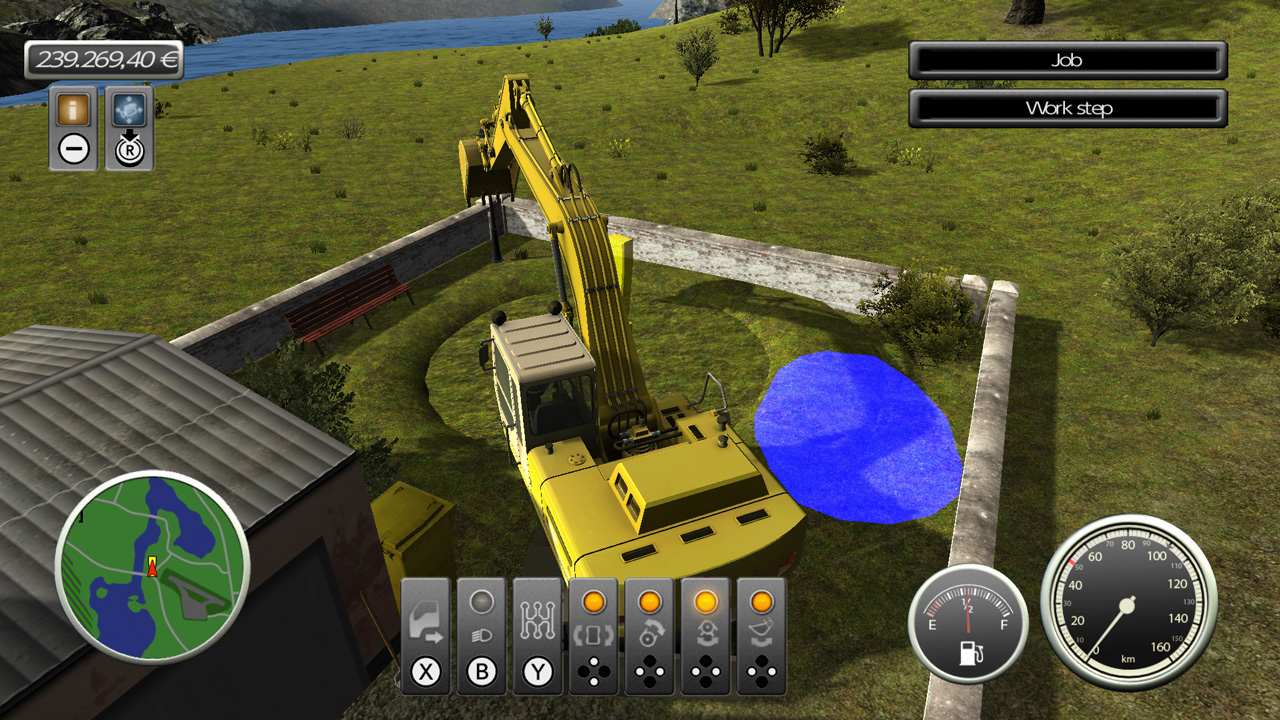Open the Work step panel
The width and height of the screenshot is (1280, 720).
click(1066, 108)
